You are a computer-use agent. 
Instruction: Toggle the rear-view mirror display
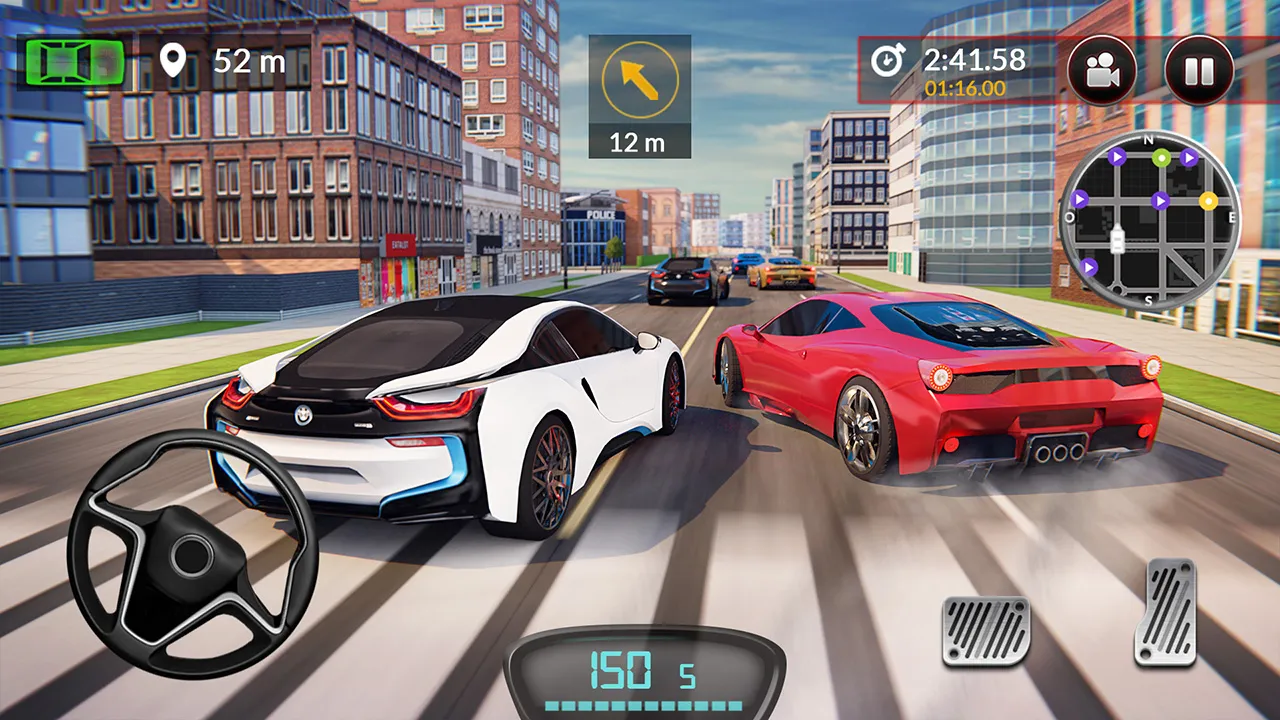tap(75, 62)
